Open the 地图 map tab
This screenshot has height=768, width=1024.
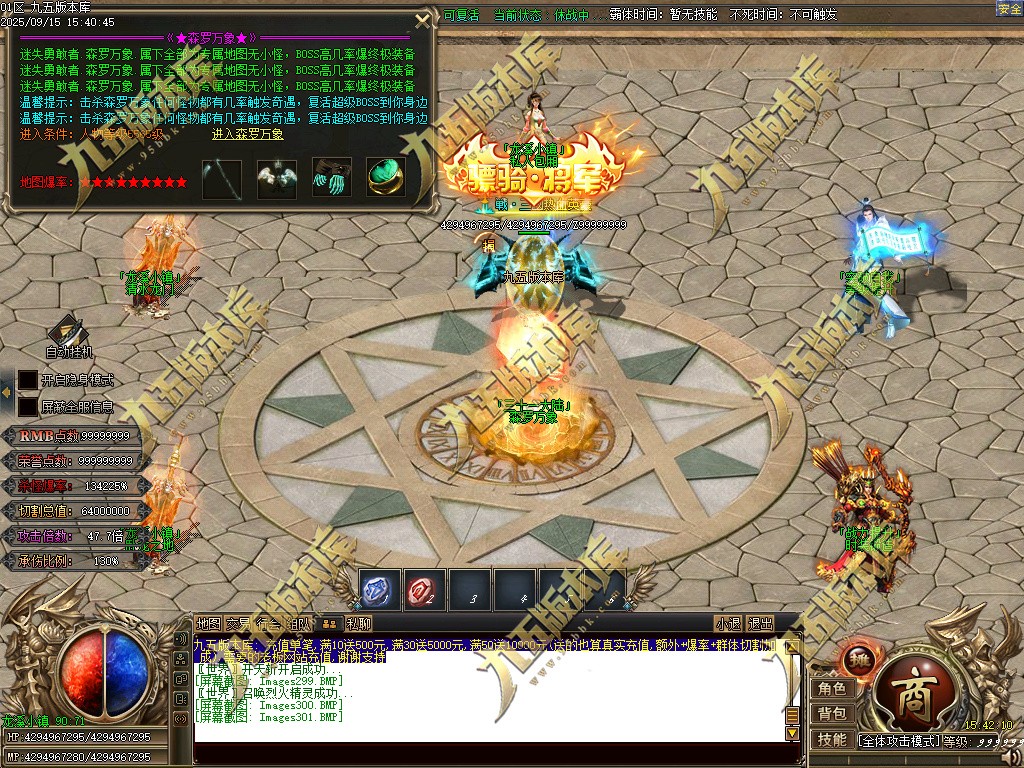pyautogui.click(x=208, y=624)
